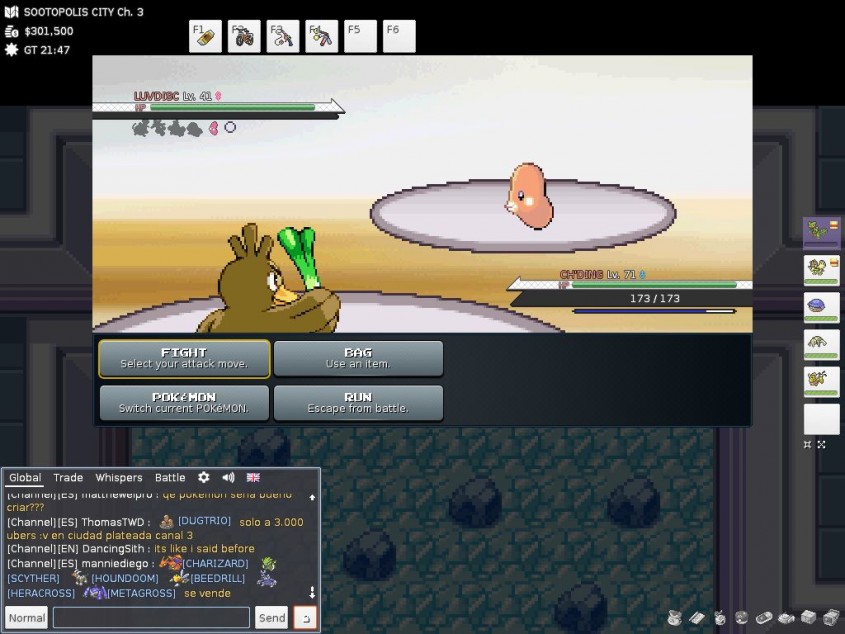Click the DUGTRIO link in chat
845x634 pixels.
(204, 521)
